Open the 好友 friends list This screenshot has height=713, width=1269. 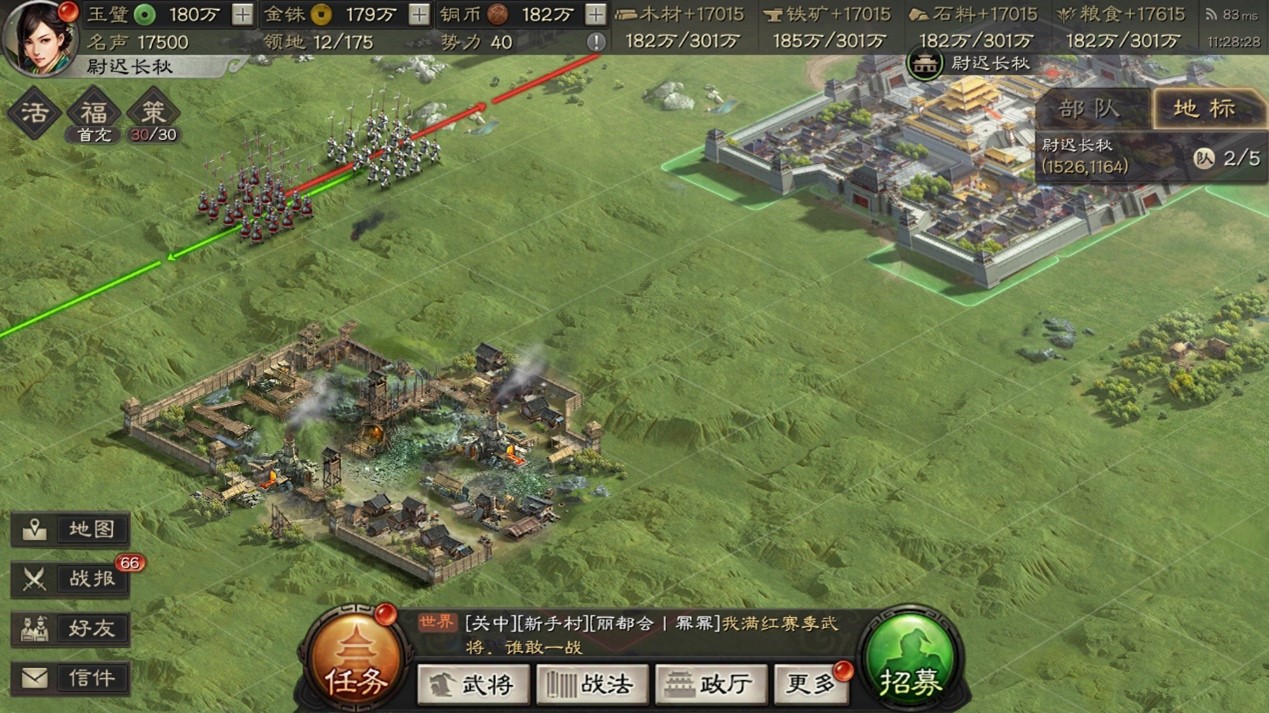[71, 629]
